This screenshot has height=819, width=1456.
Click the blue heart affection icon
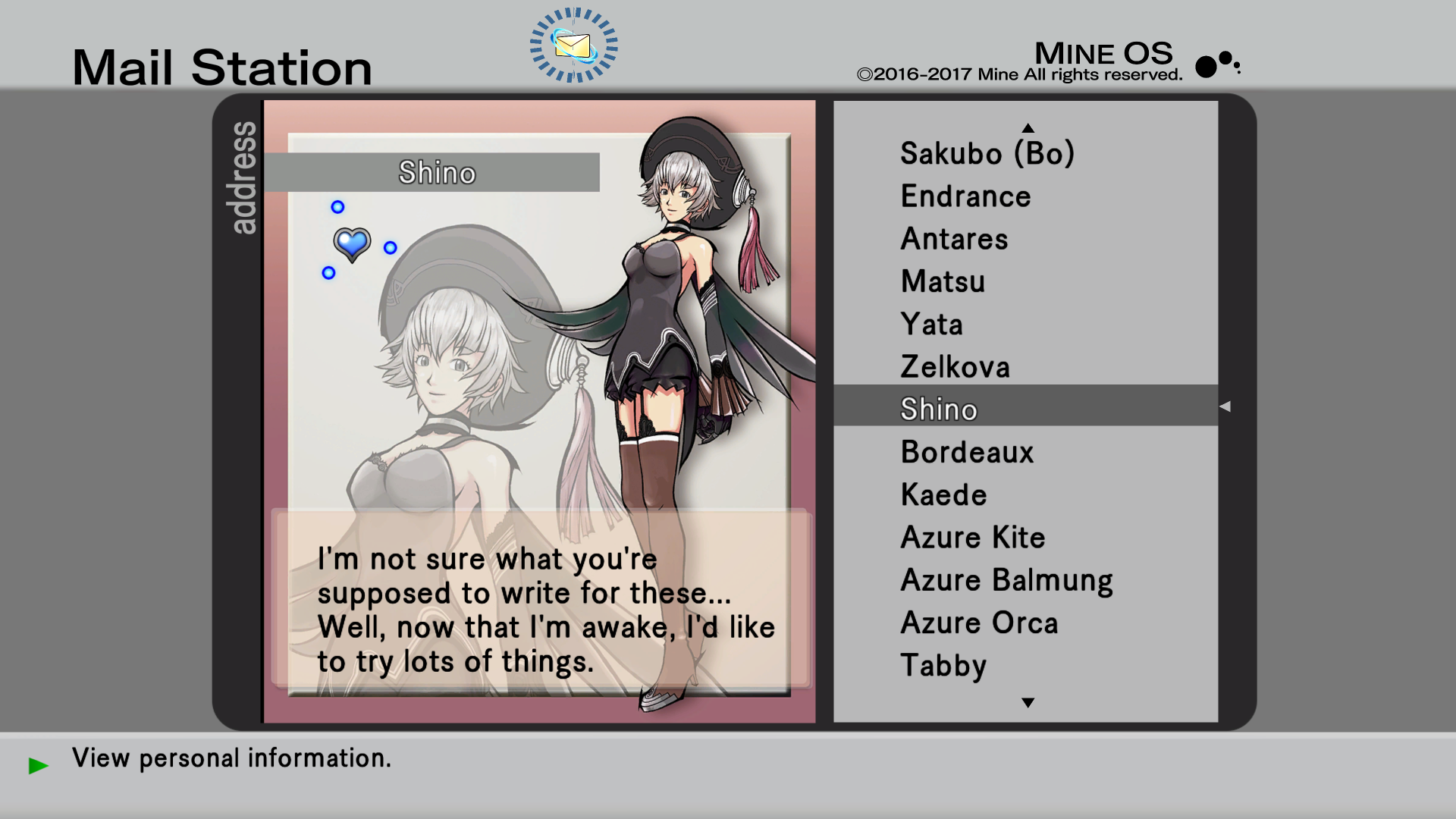[x=352, y=244]
